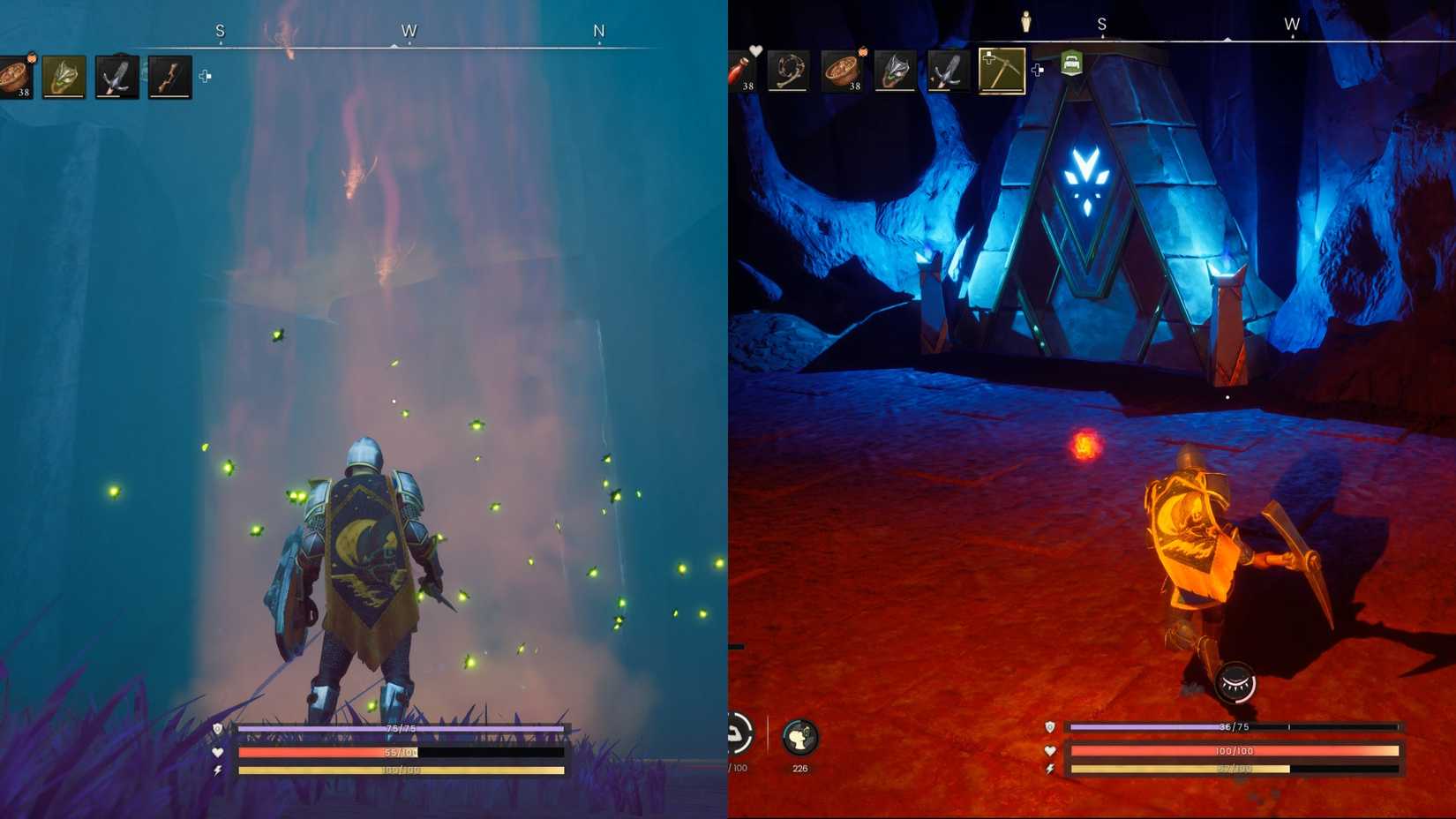This screenshot has width=1456, height=819.
Task: Toggle the empty quickslot plus on left hotbar
Action: click(206, 77)
